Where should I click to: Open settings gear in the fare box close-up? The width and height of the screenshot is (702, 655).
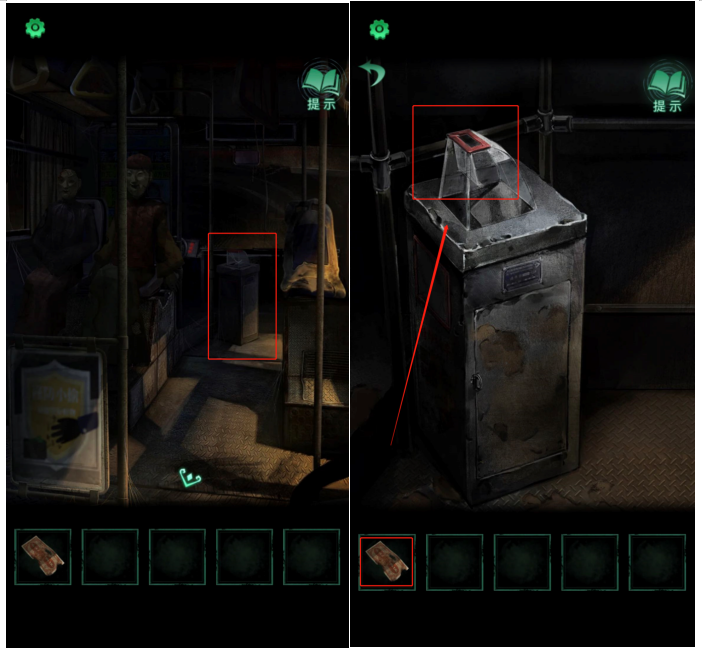click(x=379, y=29)
